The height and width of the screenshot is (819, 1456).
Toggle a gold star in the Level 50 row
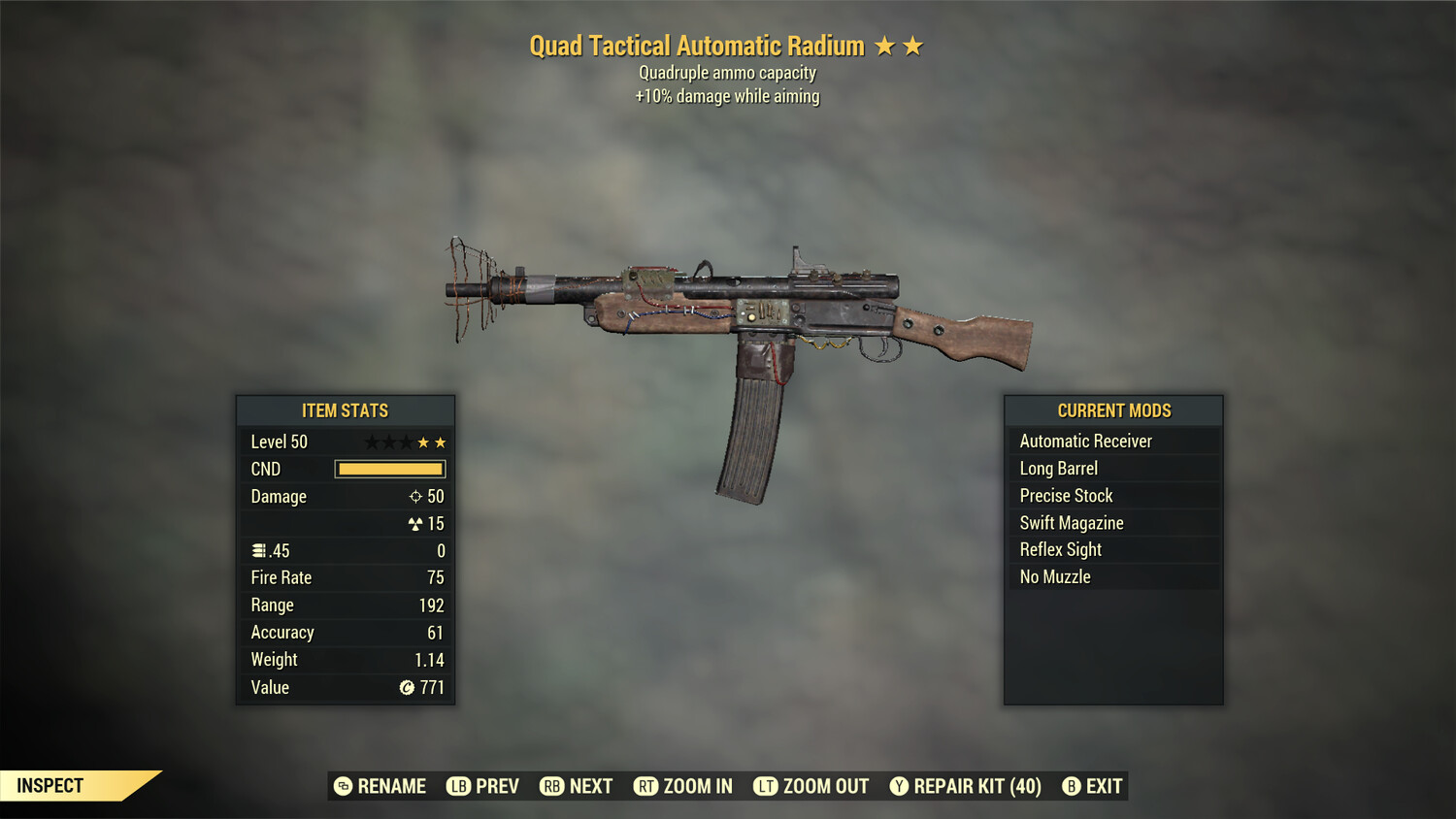tap(424, 442)
